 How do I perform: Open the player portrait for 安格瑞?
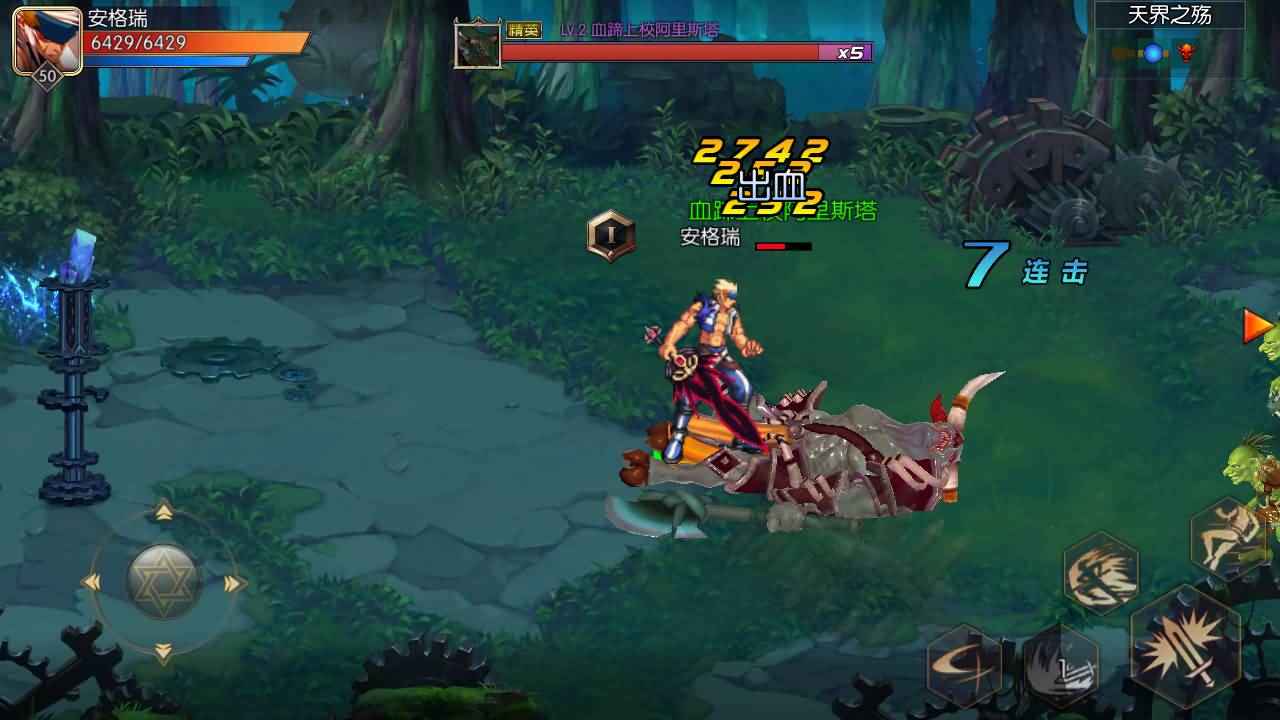47,41
